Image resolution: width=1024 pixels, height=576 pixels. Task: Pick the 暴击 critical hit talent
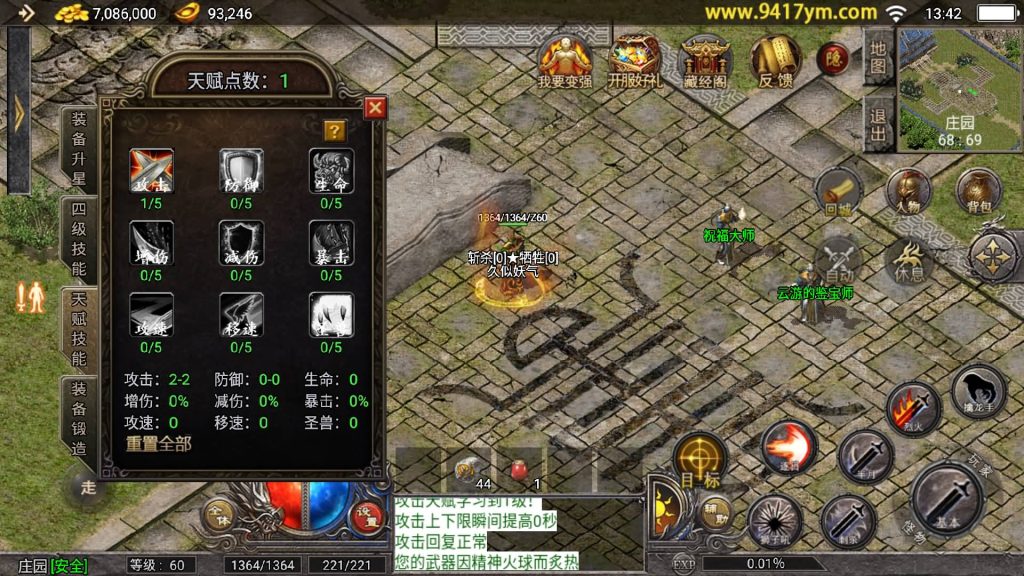tap(331, 243)
